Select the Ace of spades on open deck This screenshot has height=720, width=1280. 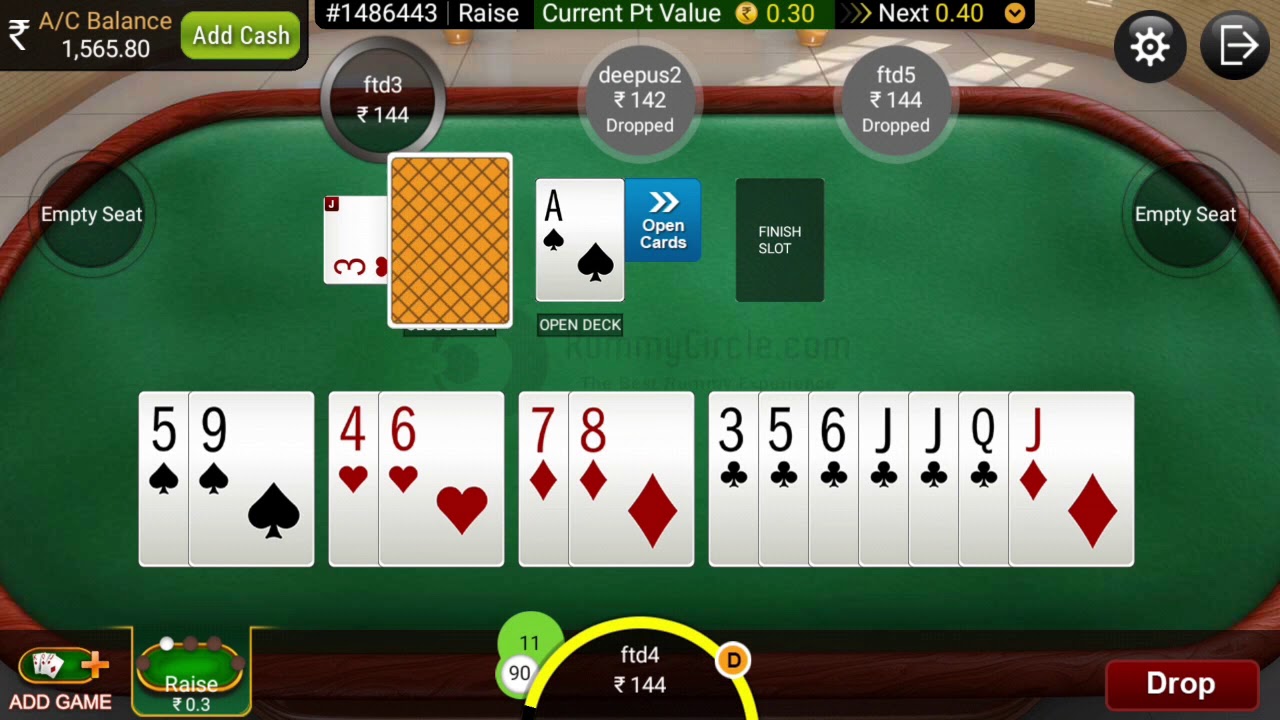pos(580,240)
